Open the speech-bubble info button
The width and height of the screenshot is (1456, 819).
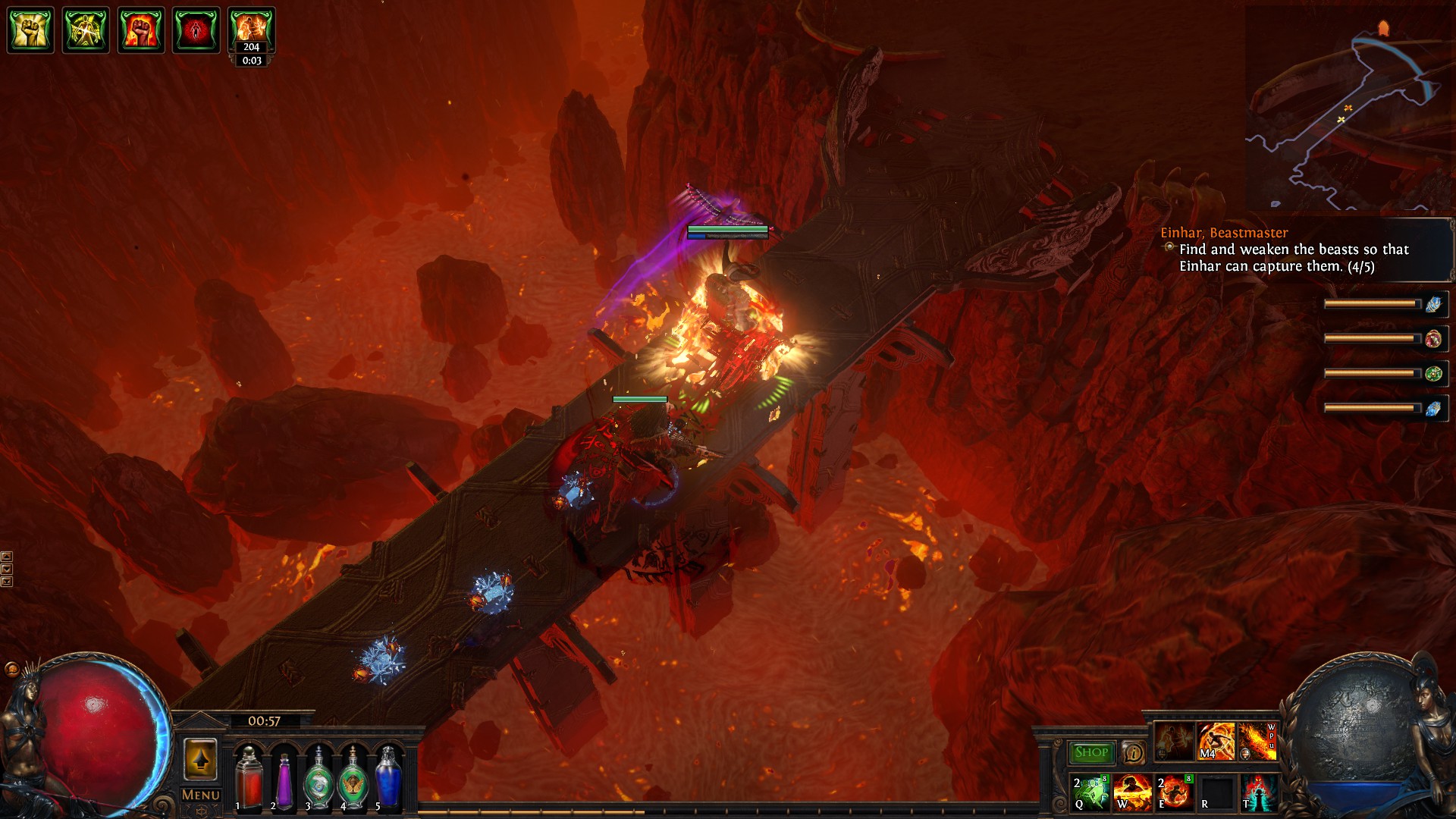click(1133, 752)
